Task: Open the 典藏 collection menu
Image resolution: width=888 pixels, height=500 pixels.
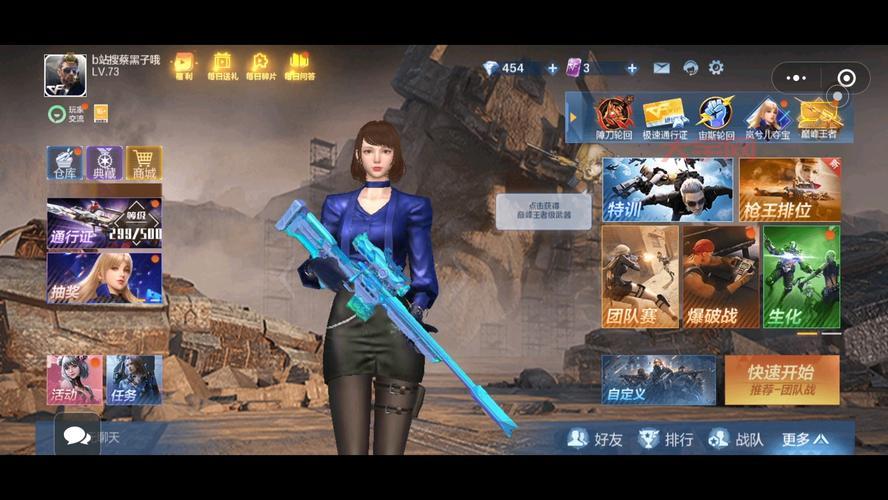Action: pos(104,163)
